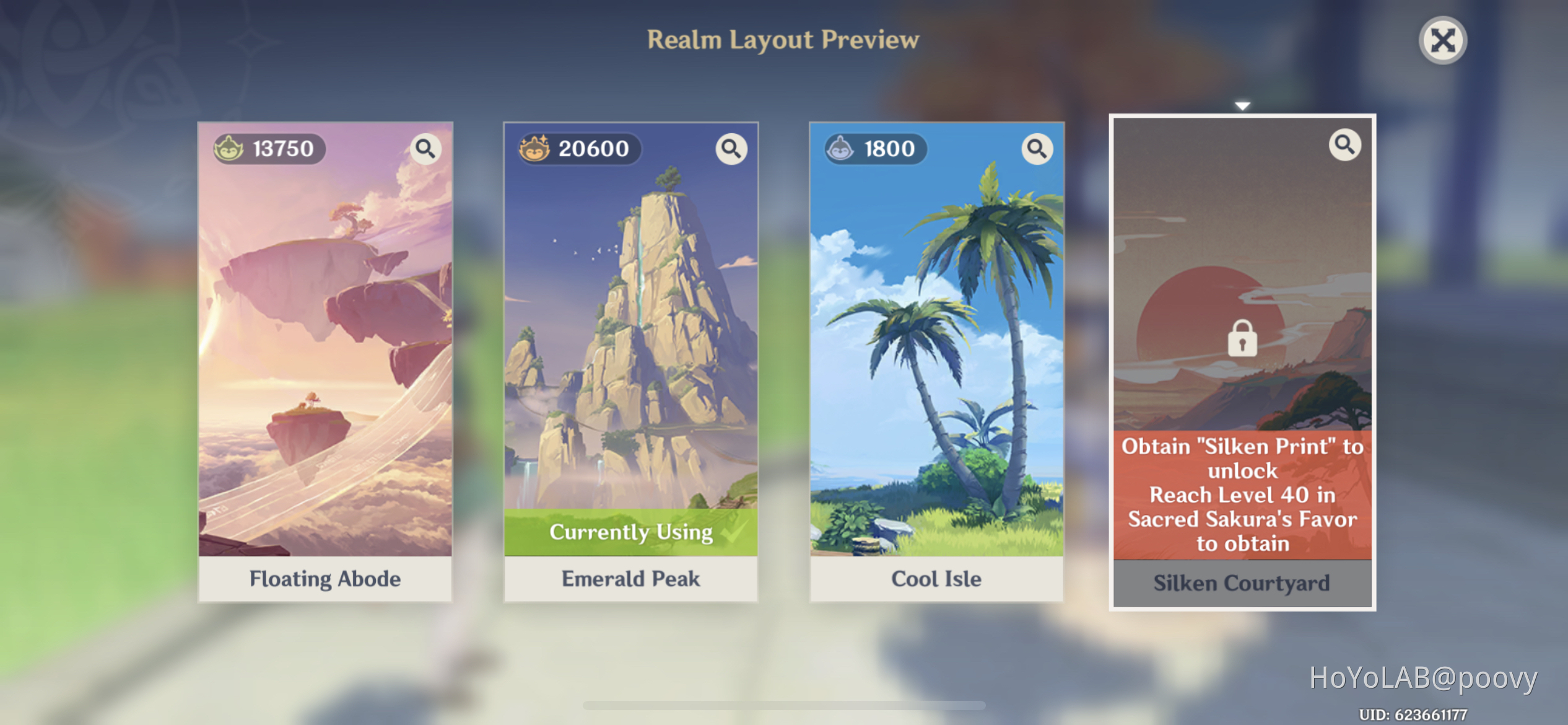Click the Floating Abode title label
Viewport: 1568px width, 725px height.
tap(325, 579)
